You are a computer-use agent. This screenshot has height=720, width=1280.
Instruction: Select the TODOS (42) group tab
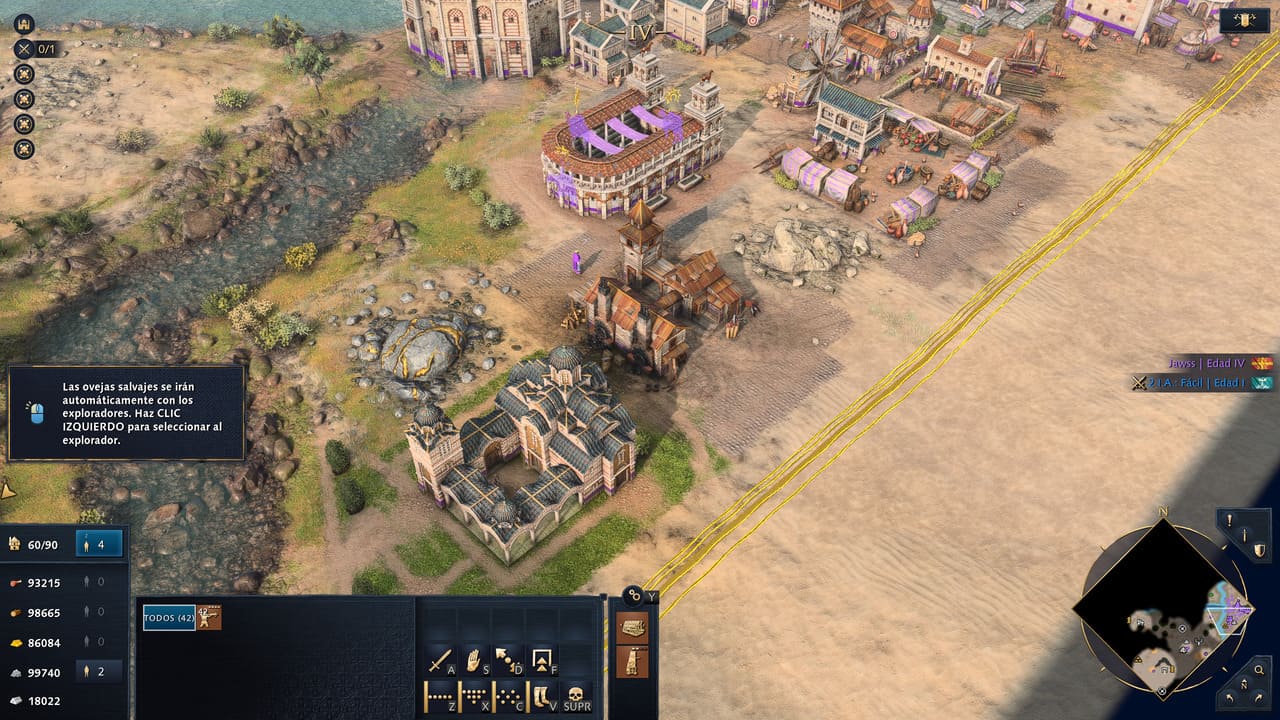[x=169, y=618]
